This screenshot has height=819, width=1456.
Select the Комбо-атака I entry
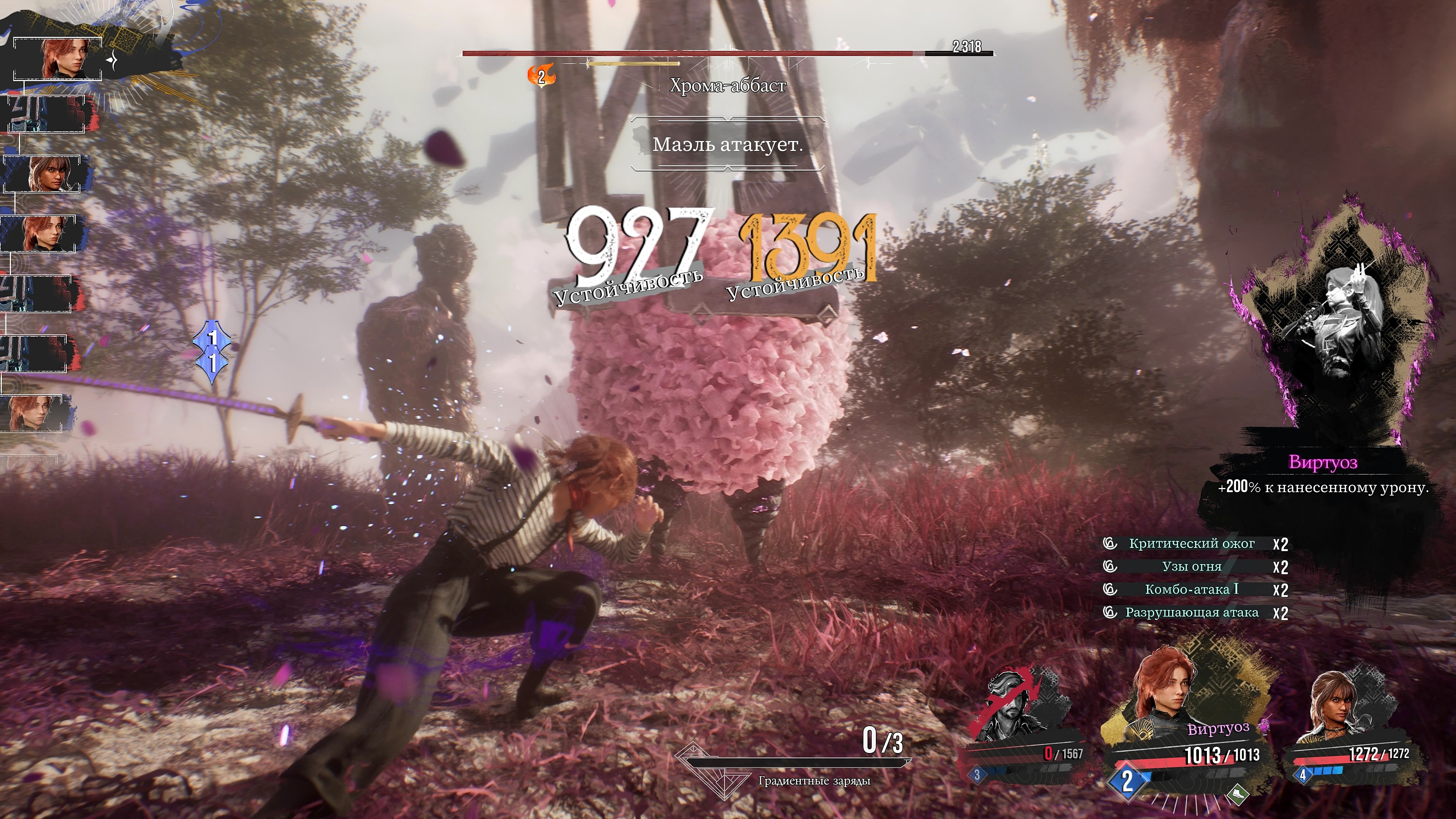(x=1191, y=590)
